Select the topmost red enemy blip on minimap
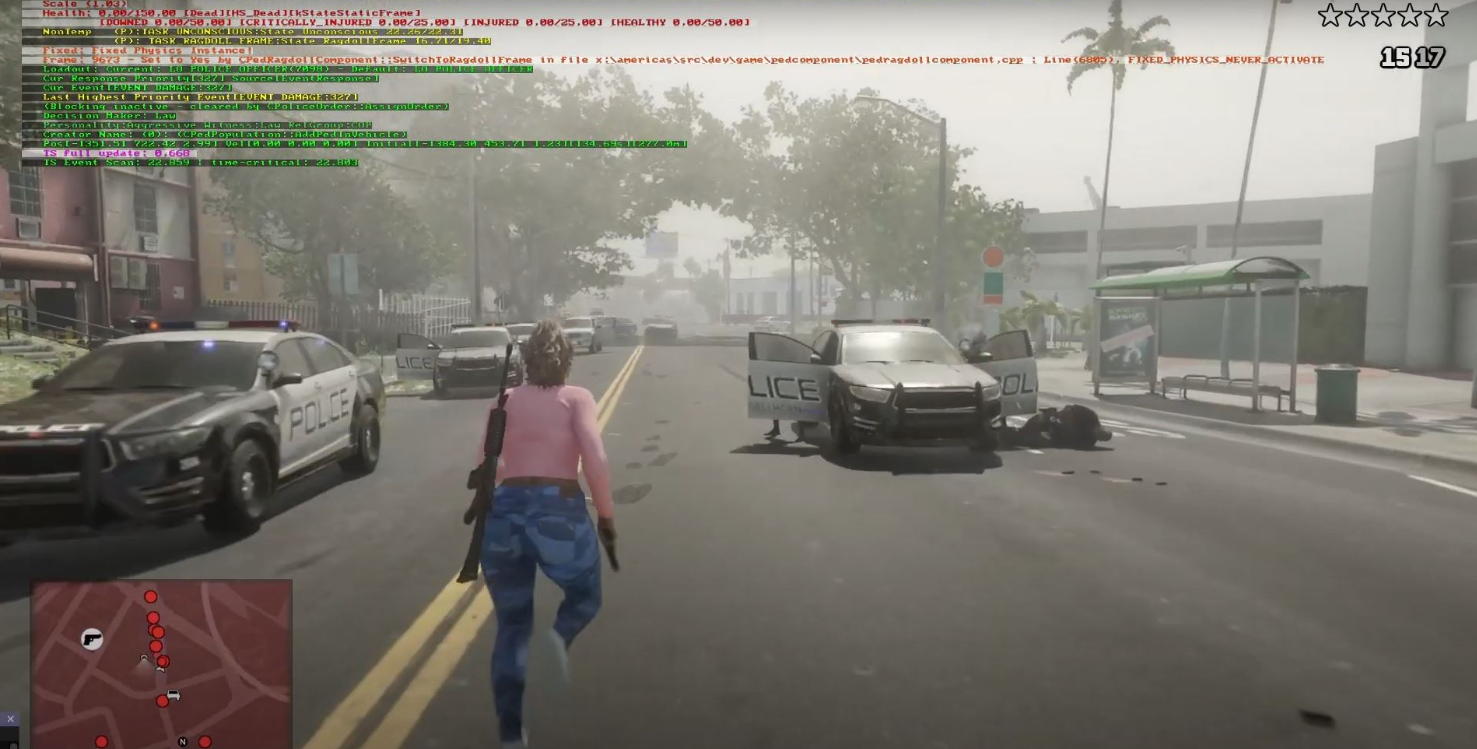The height and width of the screenshot is (749, 1477). [150, 596]
